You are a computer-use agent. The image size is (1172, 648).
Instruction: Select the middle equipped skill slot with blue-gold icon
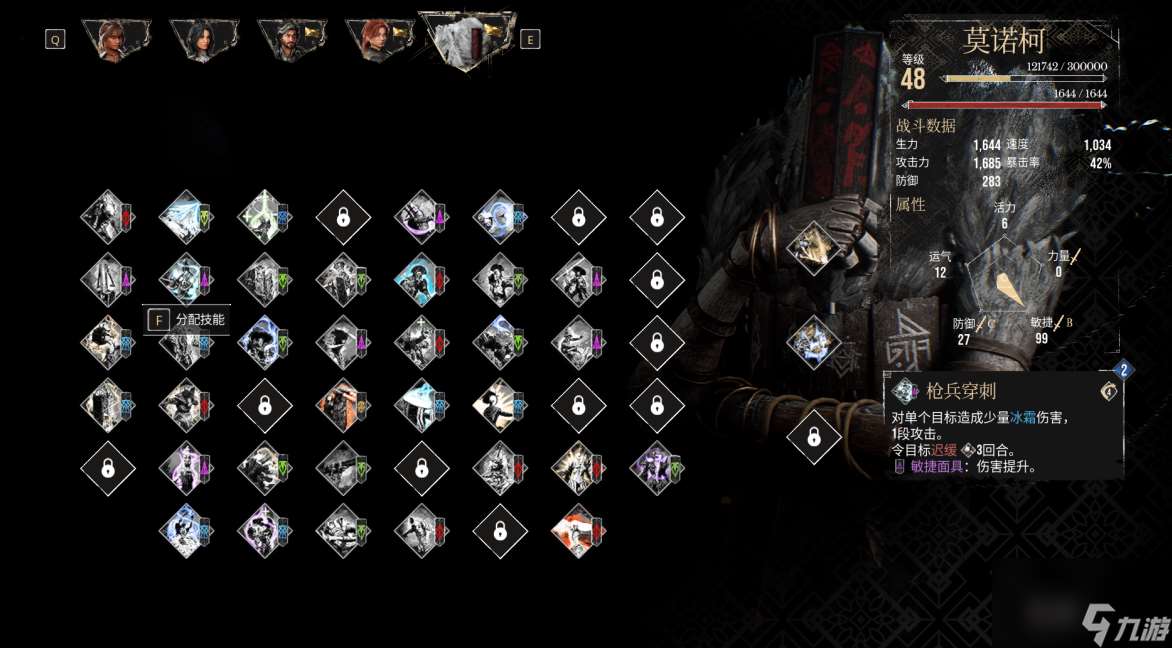[x=814, y=342]
